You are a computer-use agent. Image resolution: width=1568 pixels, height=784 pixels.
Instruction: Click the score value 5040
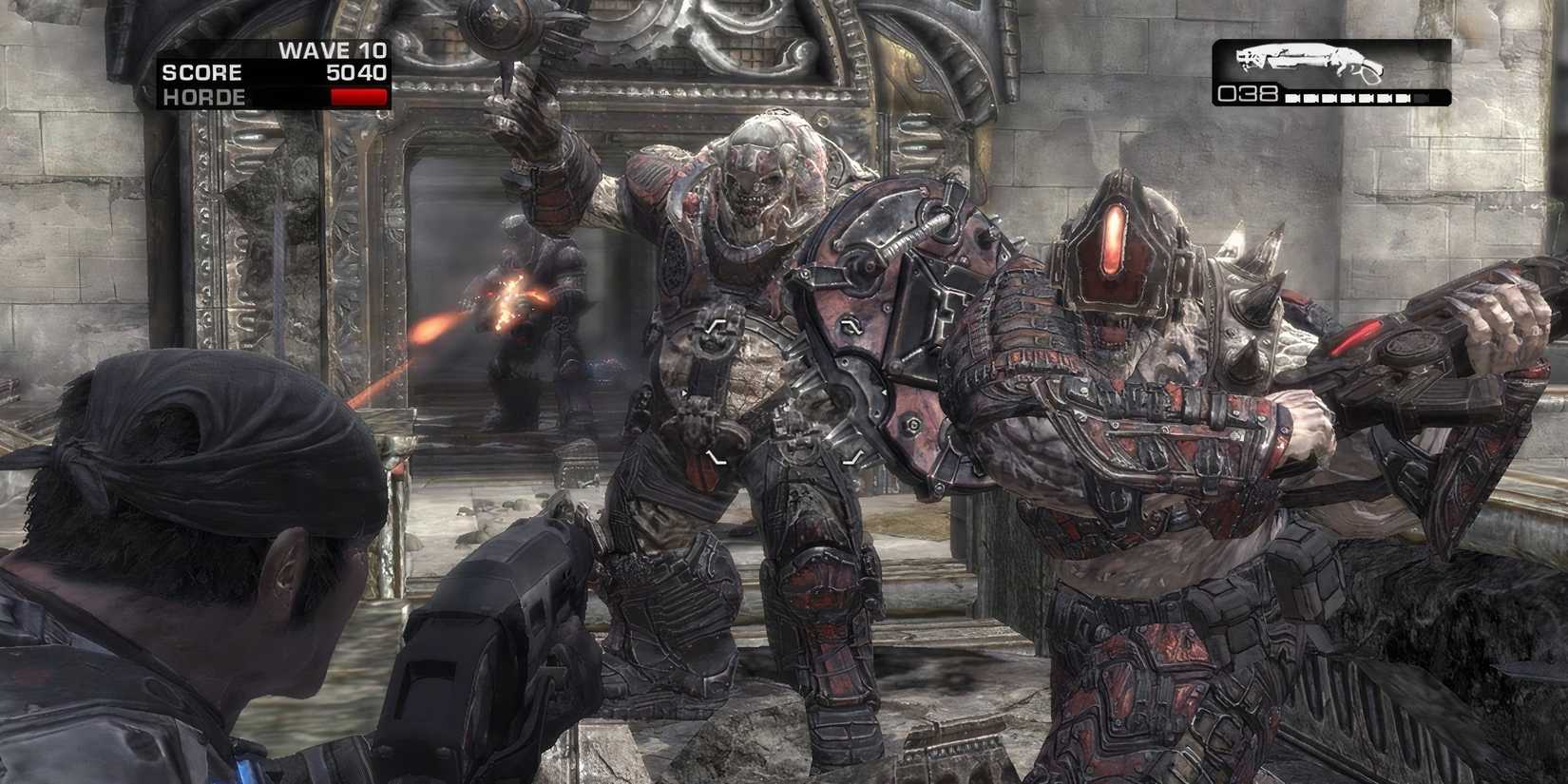(x=356, y=72)
